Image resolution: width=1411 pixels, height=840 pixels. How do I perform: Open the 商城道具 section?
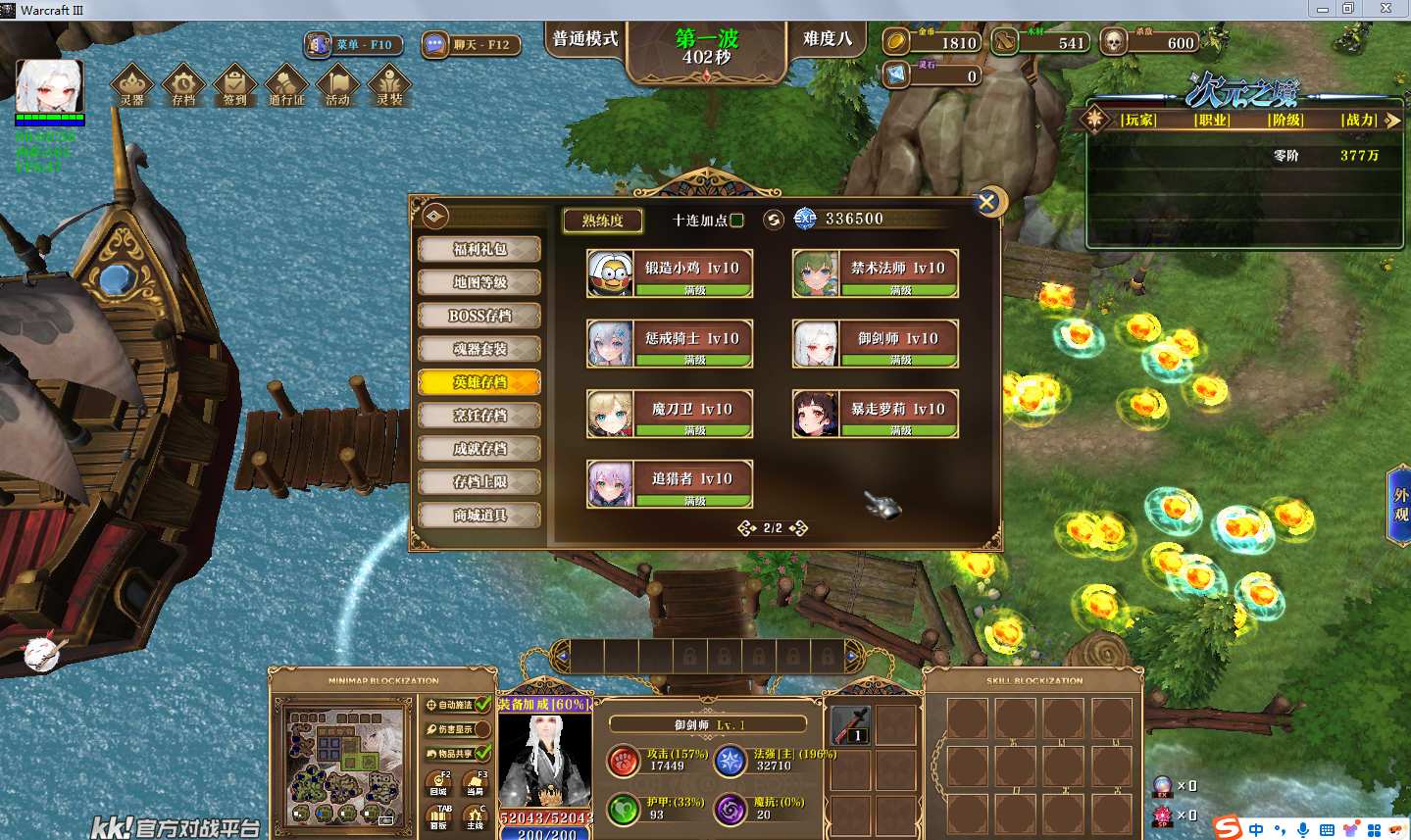point(479,516)
